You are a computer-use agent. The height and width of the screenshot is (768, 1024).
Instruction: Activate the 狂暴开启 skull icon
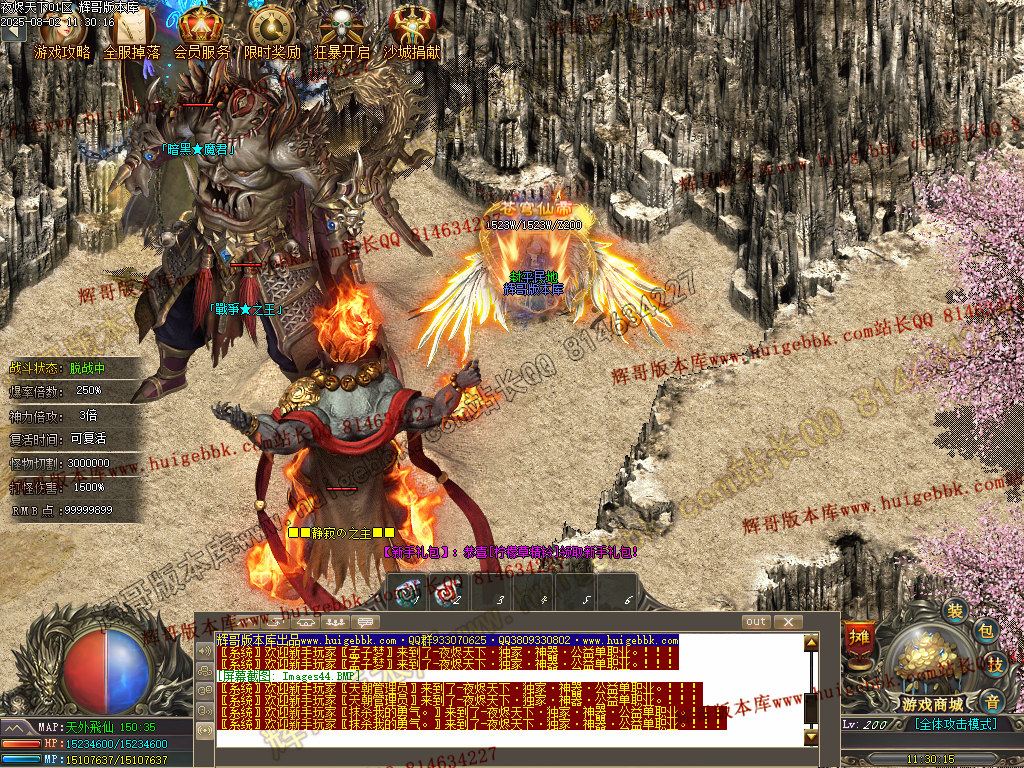pos(341,30)
